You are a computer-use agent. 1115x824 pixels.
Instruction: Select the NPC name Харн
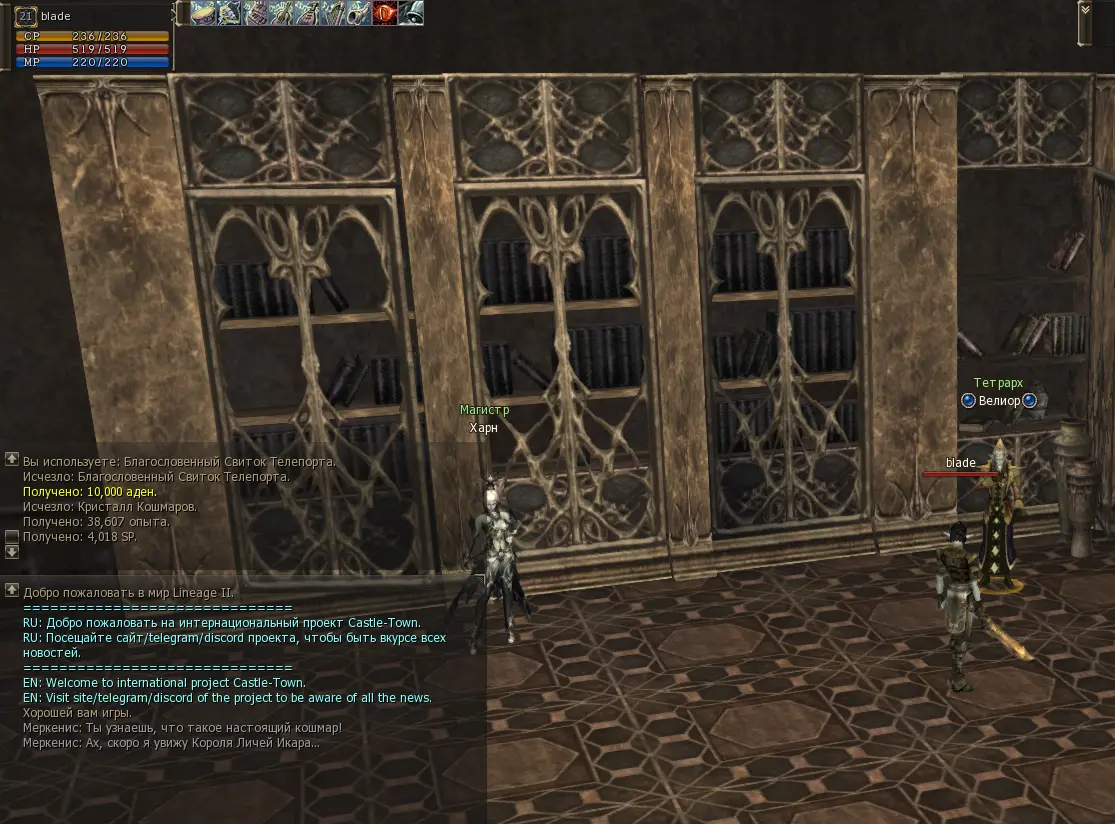tap(484, 428)
